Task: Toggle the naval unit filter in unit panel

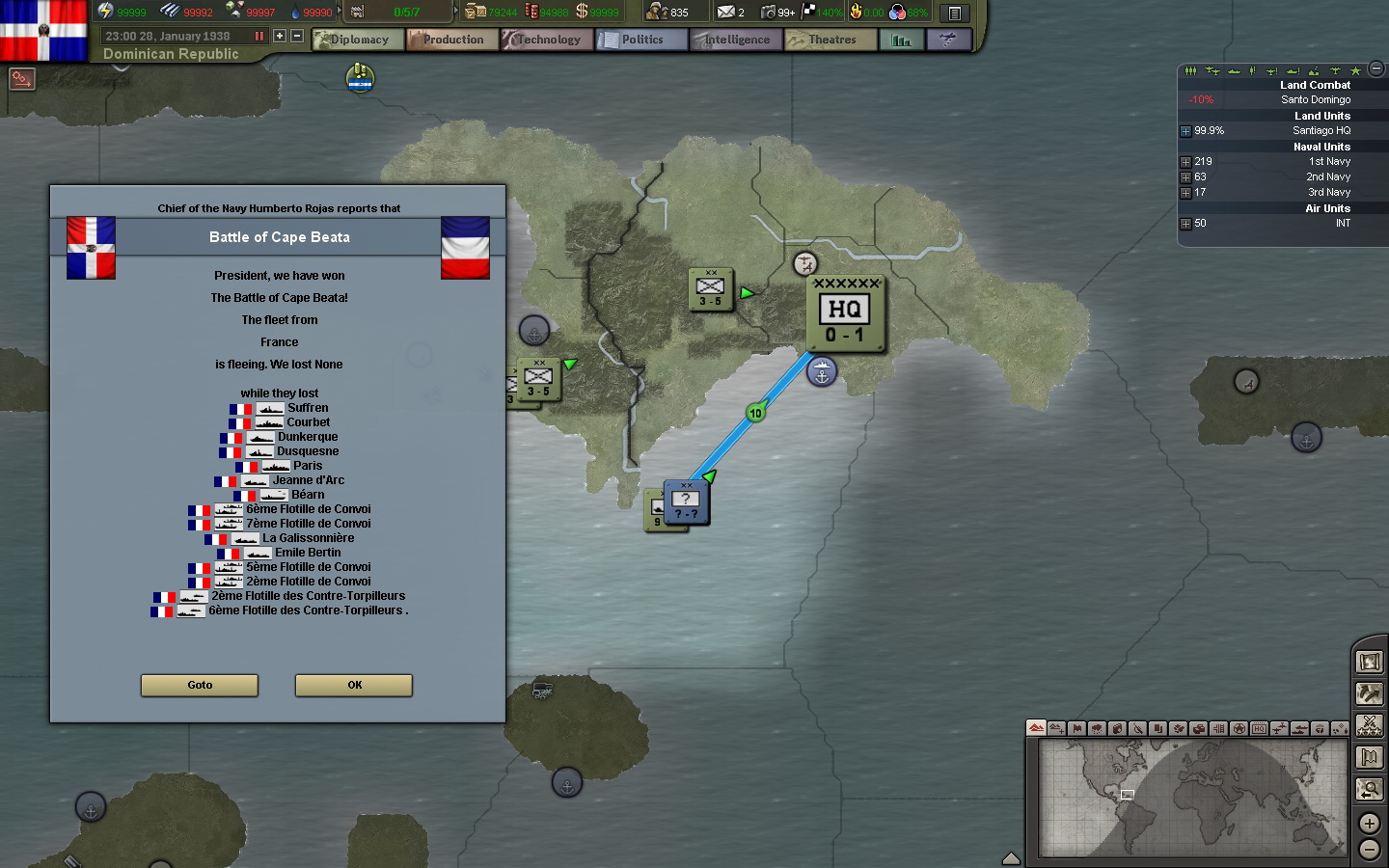Action: click(x=1235, y=69)
